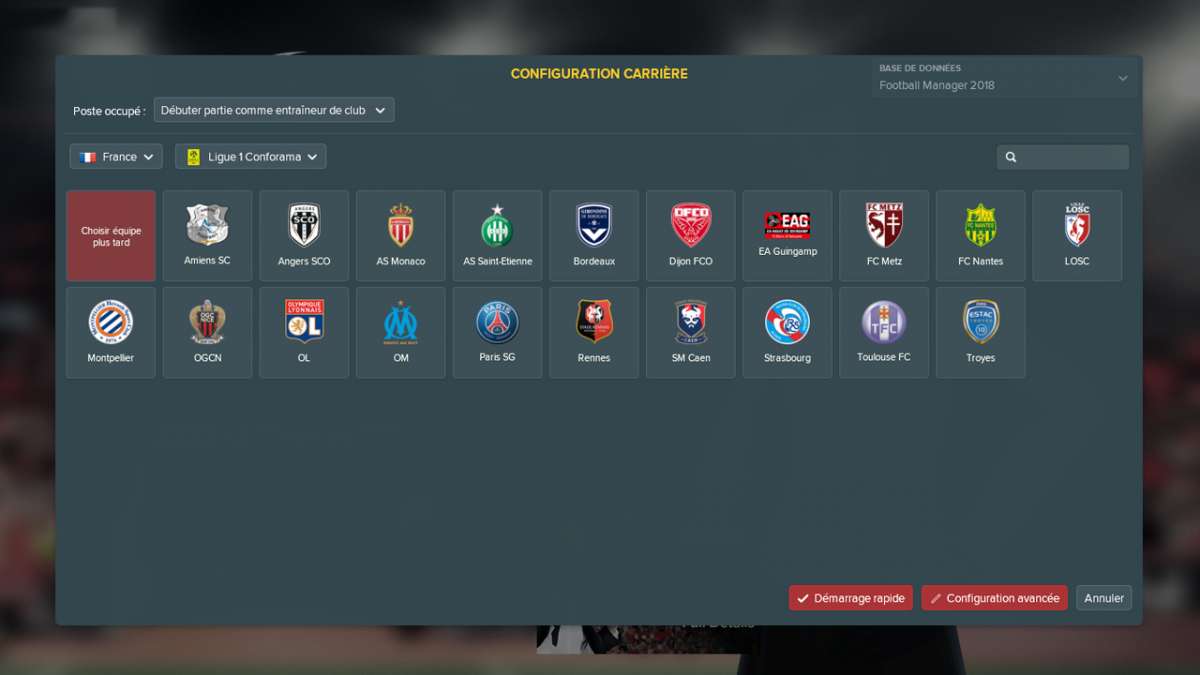This screenshot has height=675, width=1200.
Task: Choose the Troyes club tile
Action: tap(980, 333)
